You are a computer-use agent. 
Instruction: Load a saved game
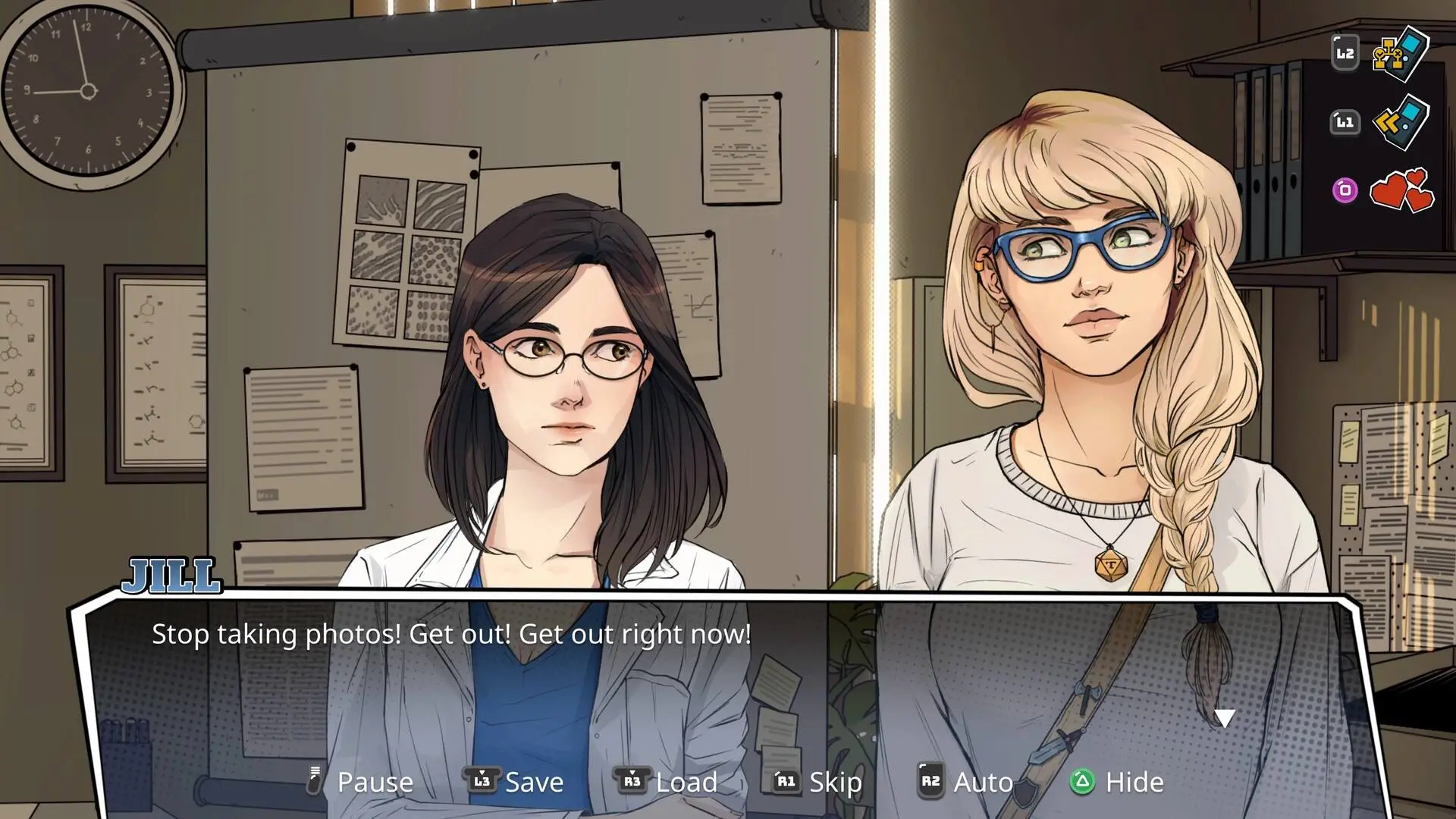[667, 782]
